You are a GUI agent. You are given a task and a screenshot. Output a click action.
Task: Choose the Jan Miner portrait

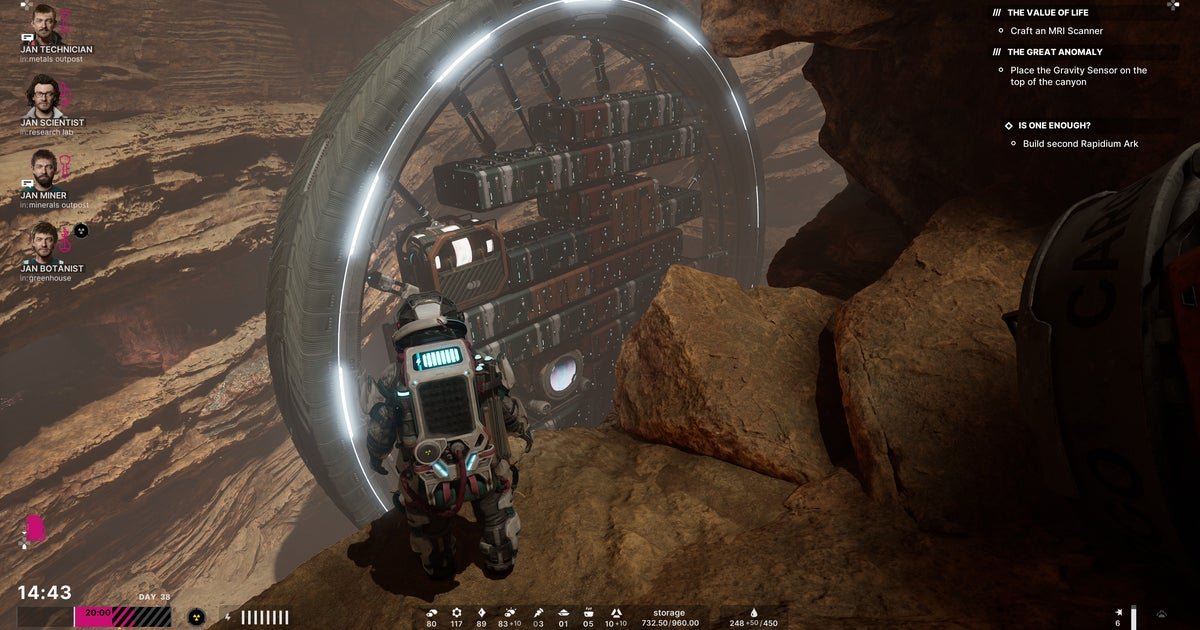42,169
